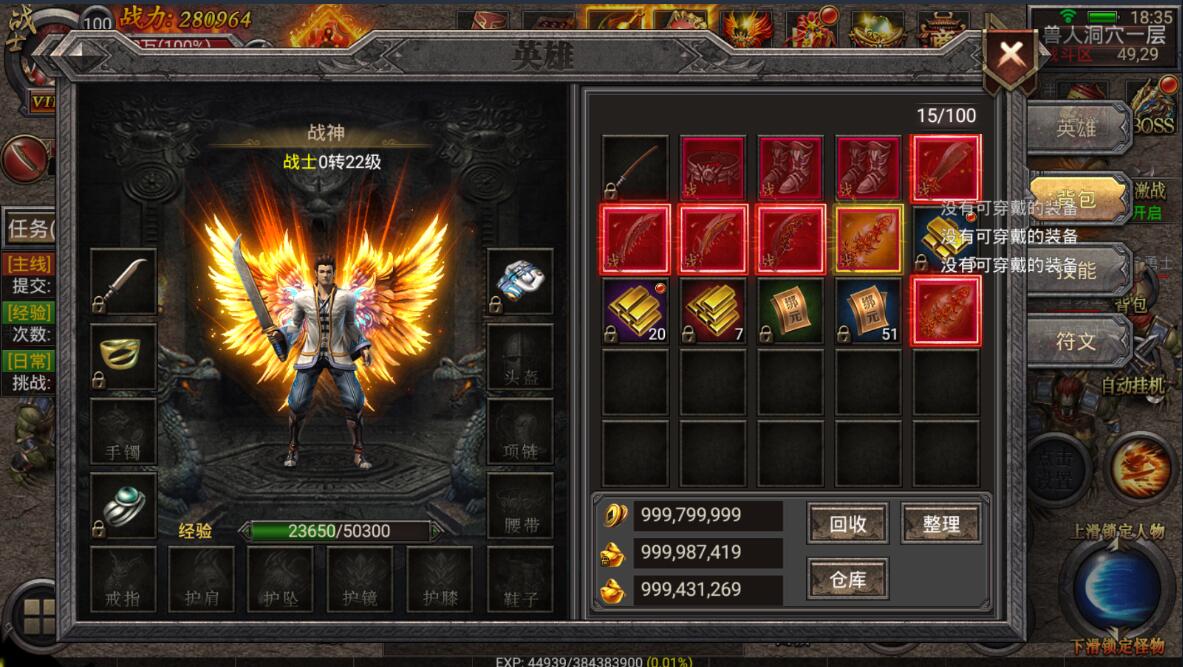
Task: Switch to the 英雄 tab
Action: pyautogui.click(x=1077, y=128)
